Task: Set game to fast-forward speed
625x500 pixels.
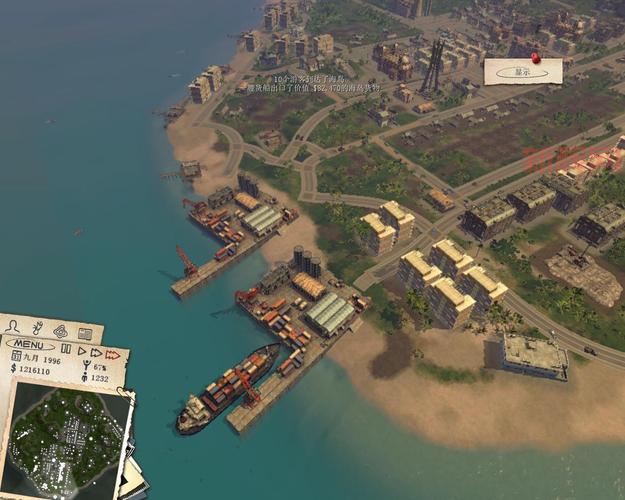Action: (96, 352)
